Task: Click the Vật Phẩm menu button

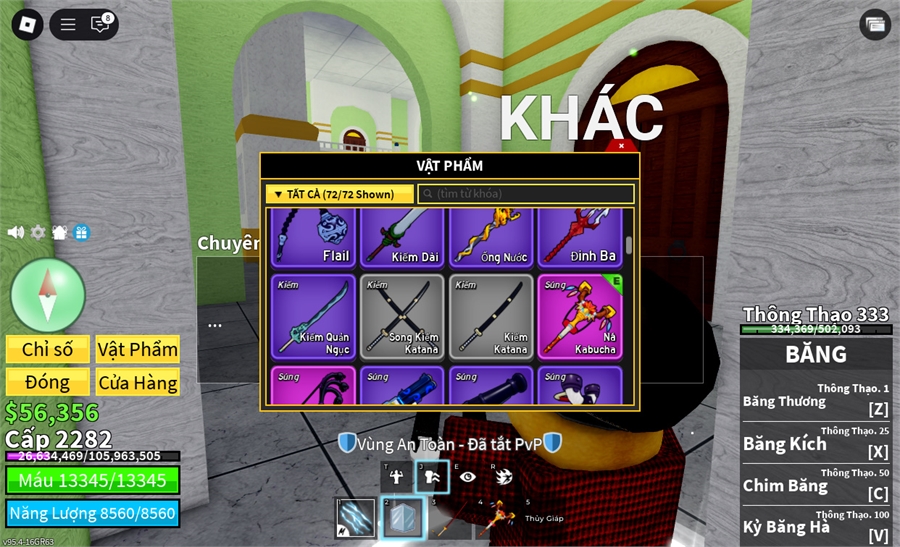Action: 138,349
